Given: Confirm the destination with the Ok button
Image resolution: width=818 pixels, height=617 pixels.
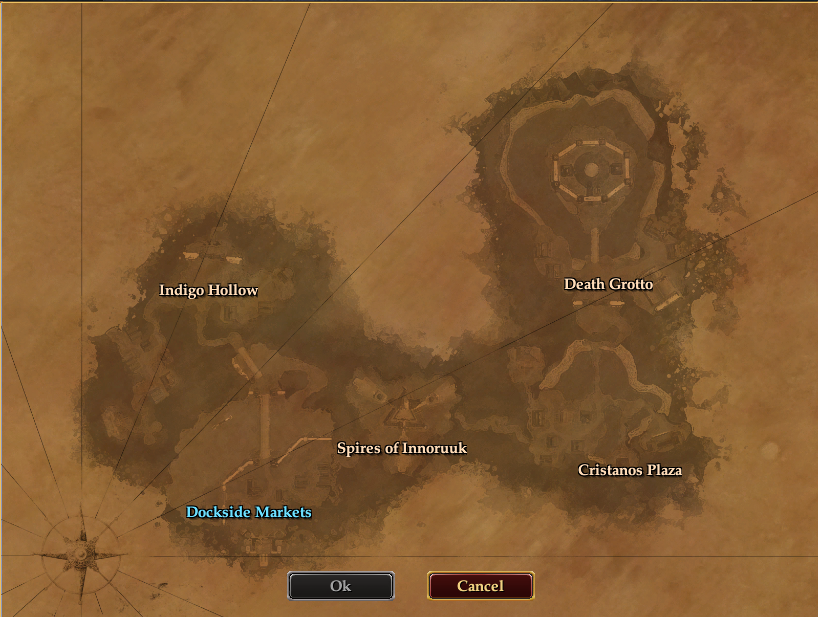Looking at the screenshot, I should tap(341, 586).
